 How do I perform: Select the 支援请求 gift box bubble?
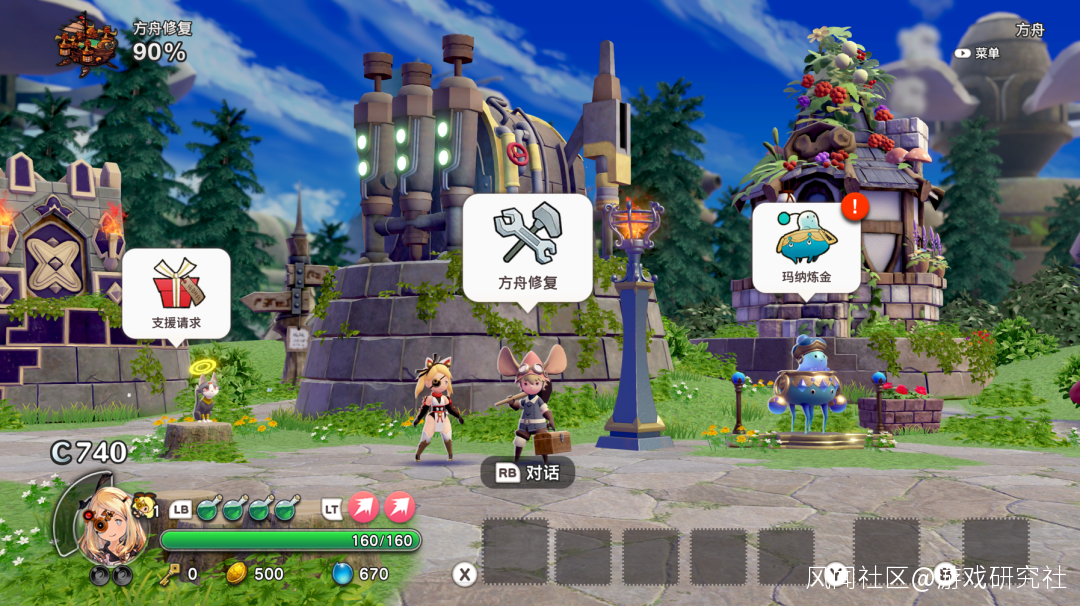click(x=176, y=293)
